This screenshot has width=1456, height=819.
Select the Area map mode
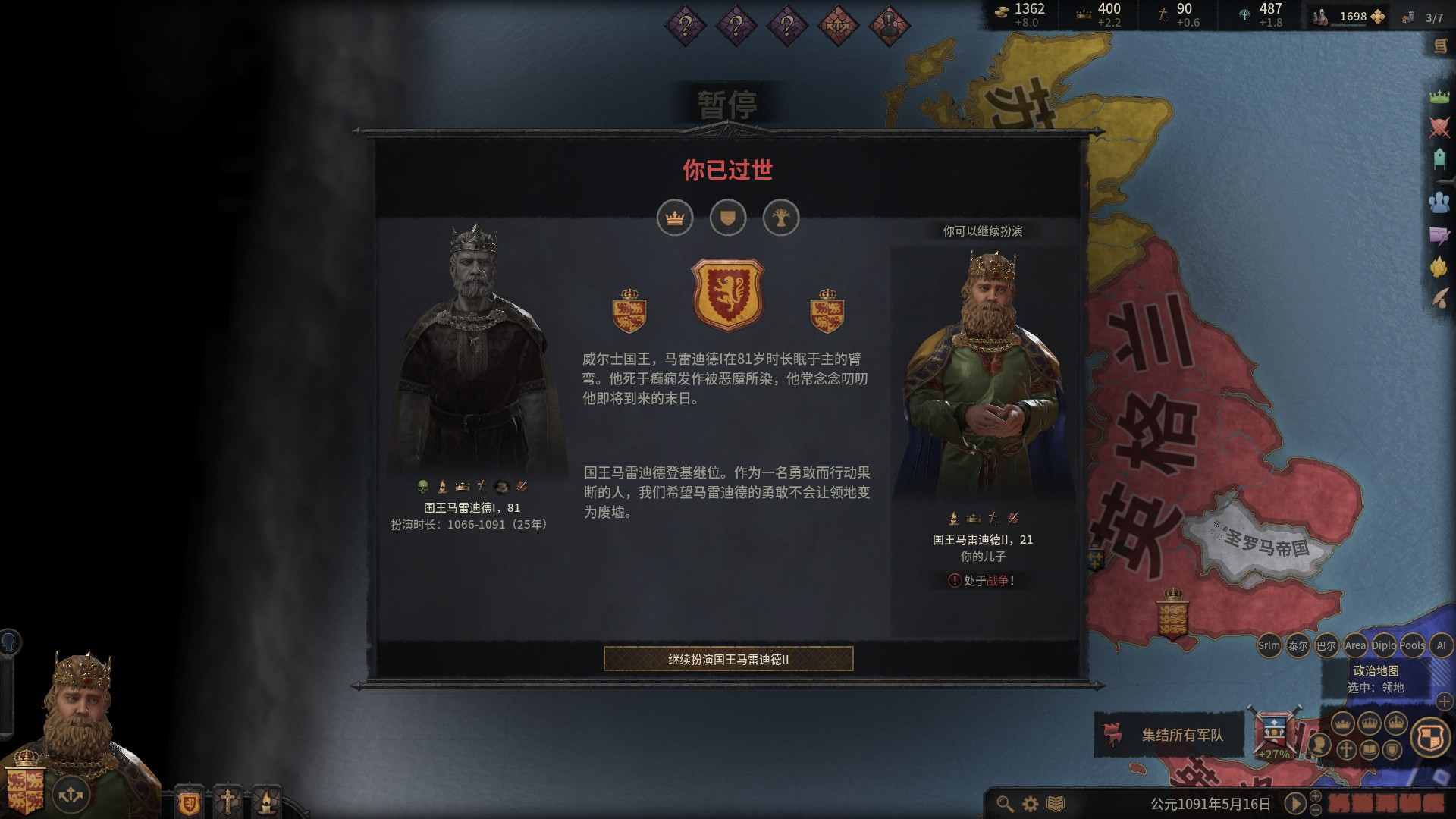[1355, 645]
